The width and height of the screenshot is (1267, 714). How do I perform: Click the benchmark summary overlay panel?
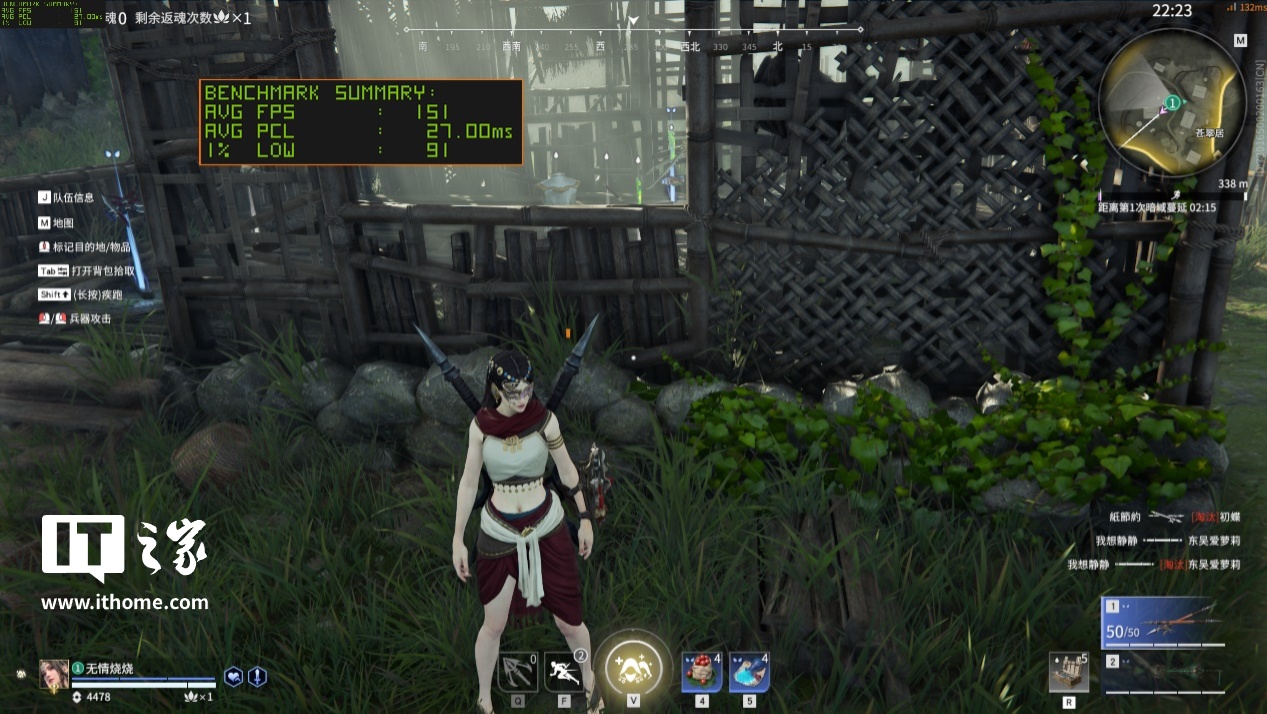[x=361, y=122]
